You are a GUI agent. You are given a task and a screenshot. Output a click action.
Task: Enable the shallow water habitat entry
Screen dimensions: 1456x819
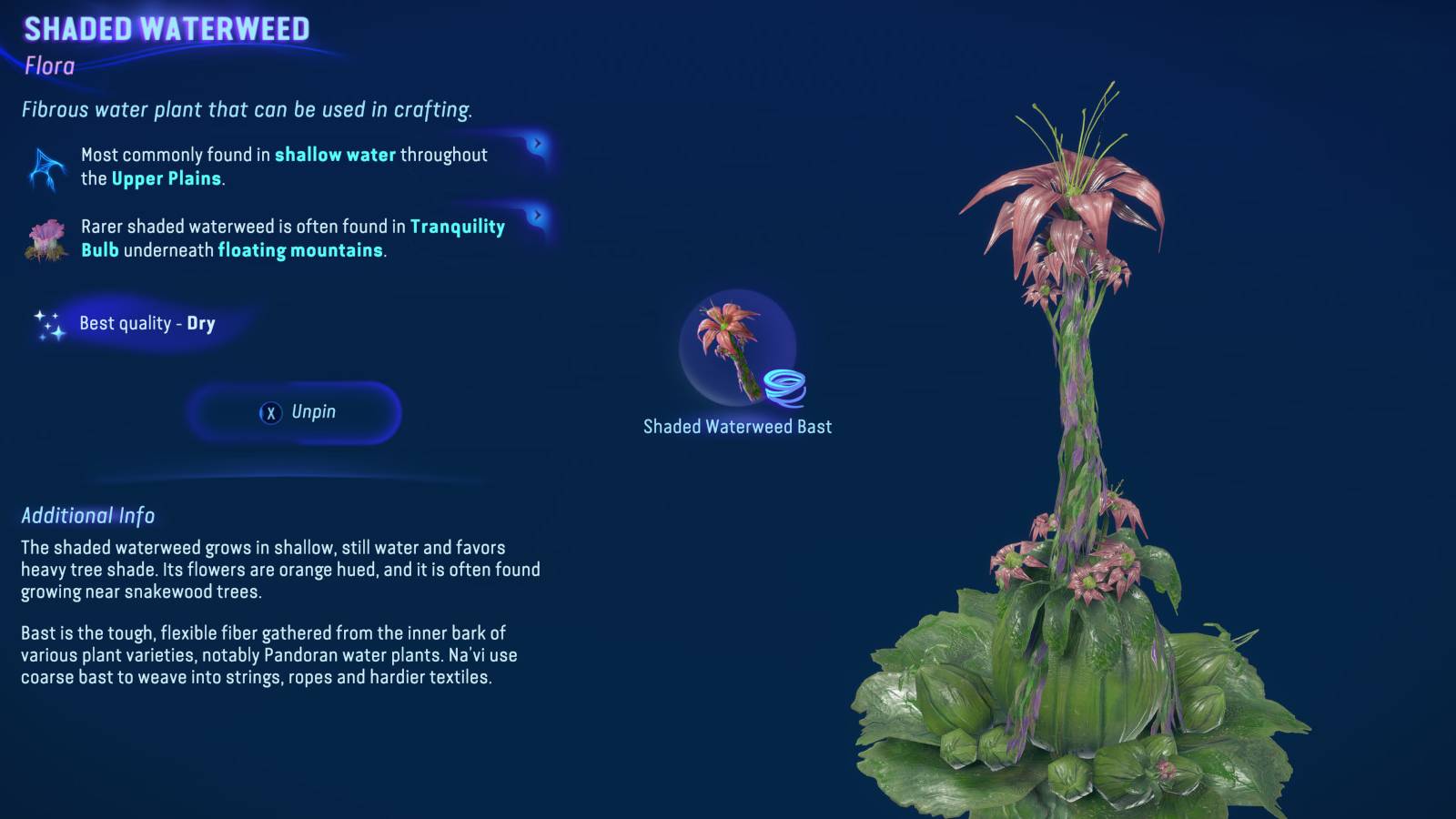(282, 167)
